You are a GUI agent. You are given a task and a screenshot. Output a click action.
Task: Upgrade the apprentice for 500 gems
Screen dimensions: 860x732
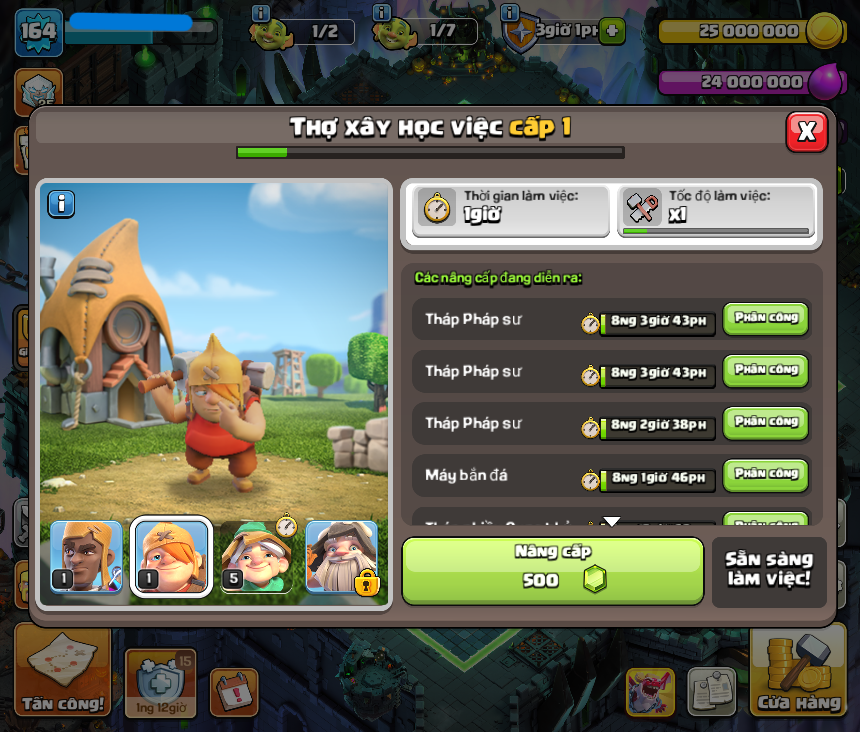[553, 570]
